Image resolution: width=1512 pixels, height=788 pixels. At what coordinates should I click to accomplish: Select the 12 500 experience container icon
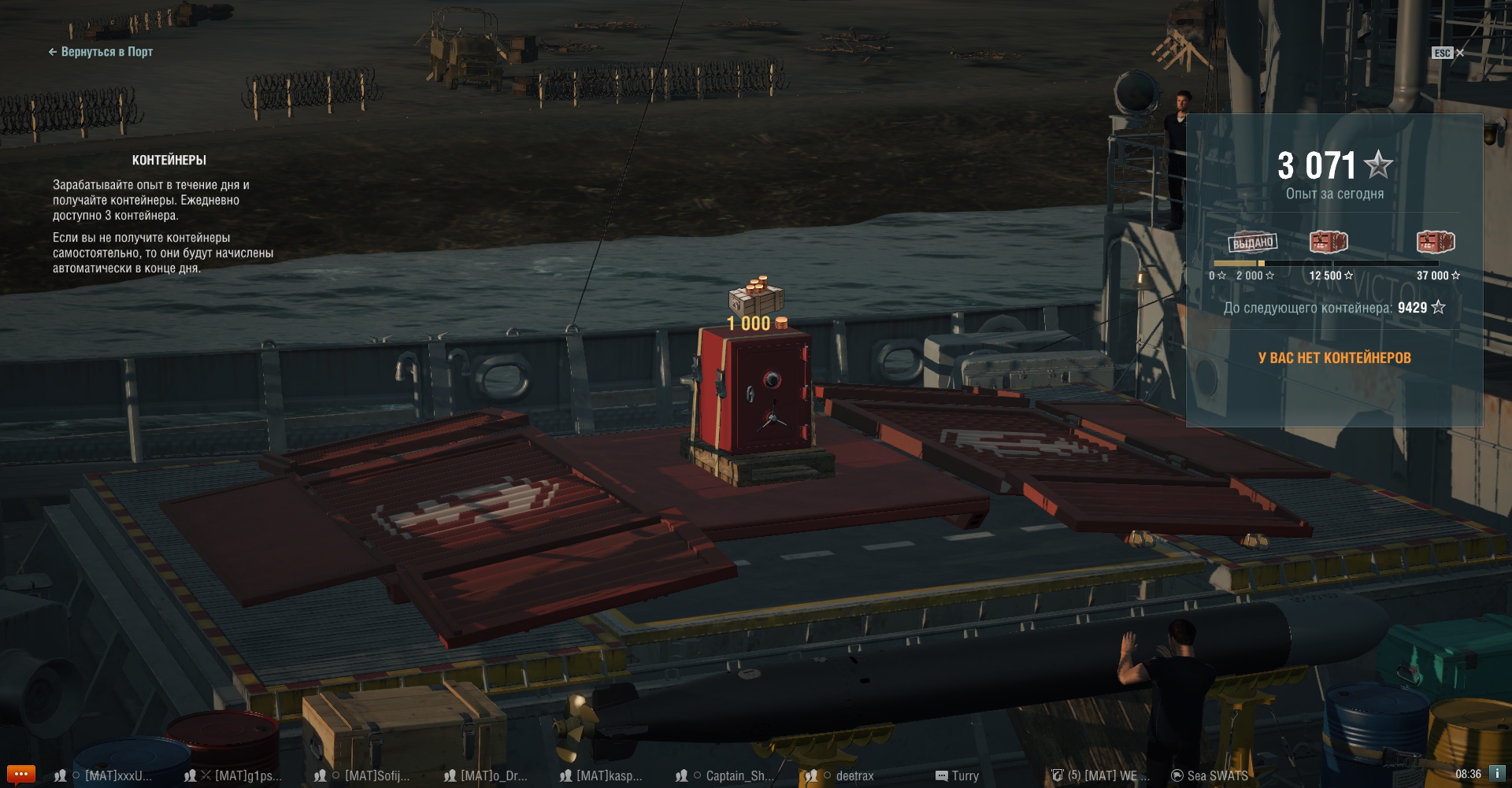tap(1329, 242)
